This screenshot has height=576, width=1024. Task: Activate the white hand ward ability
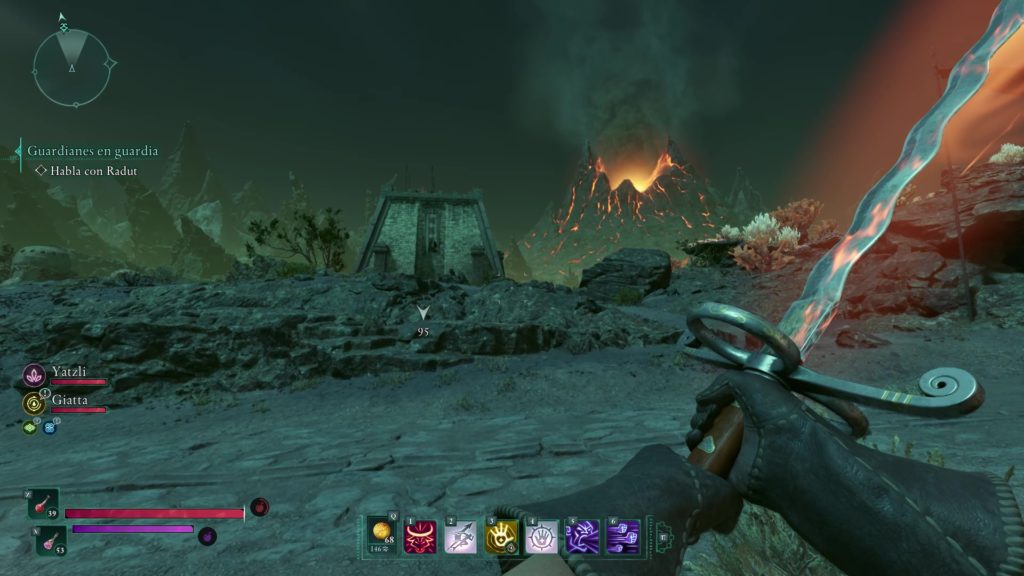coord(541,536)
